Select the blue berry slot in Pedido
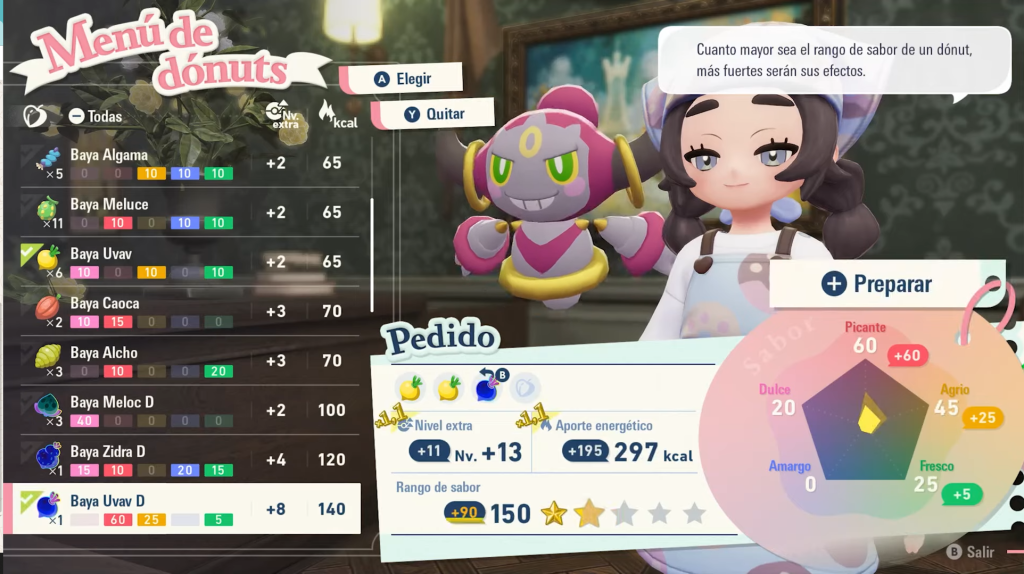Image resolution: width=1024 pixels, height=574 pixels. click(x=487, y=388)
